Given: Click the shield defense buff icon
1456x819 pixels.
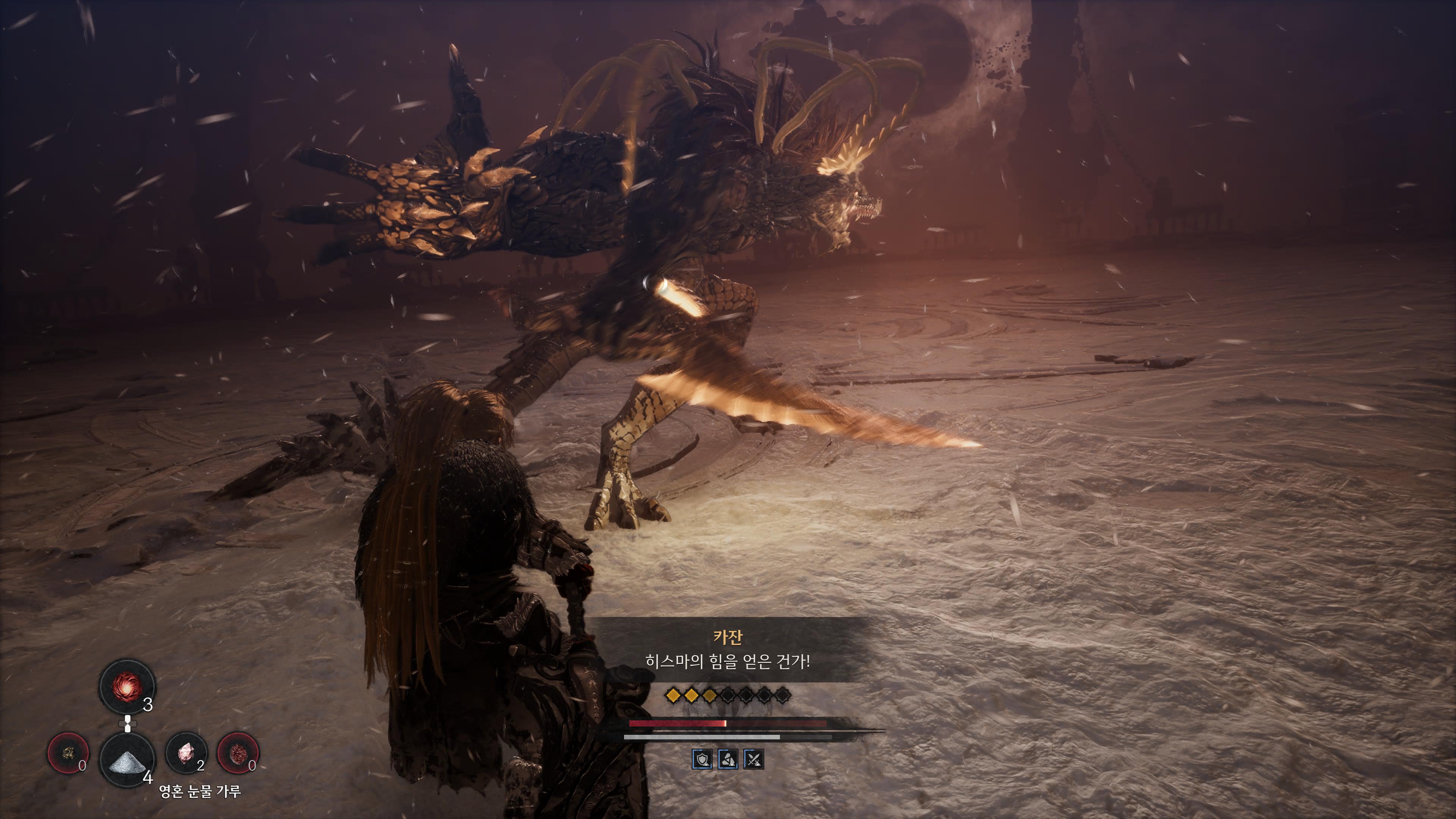Looking at the screenshot, I should (x=702, y=759).
